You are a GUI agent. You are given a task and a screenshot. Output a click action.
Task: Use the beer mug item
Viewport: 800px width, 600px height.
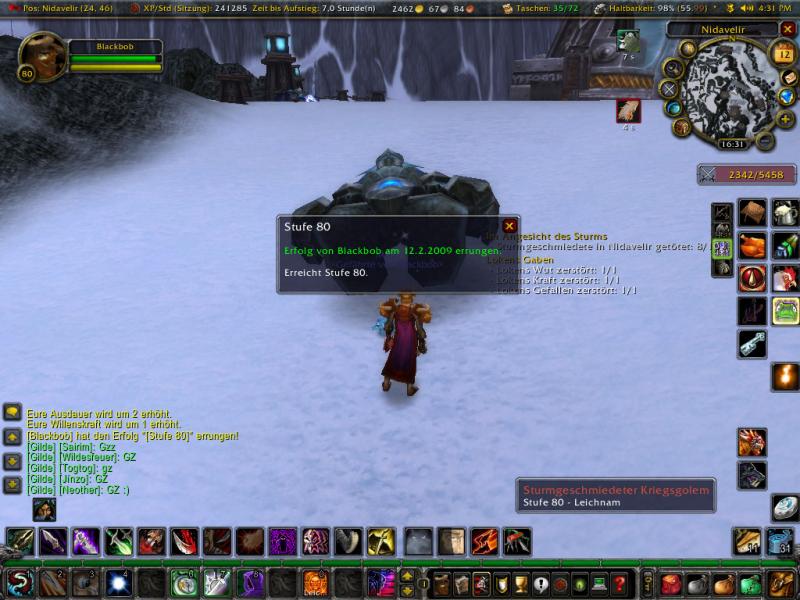point(785,212)
